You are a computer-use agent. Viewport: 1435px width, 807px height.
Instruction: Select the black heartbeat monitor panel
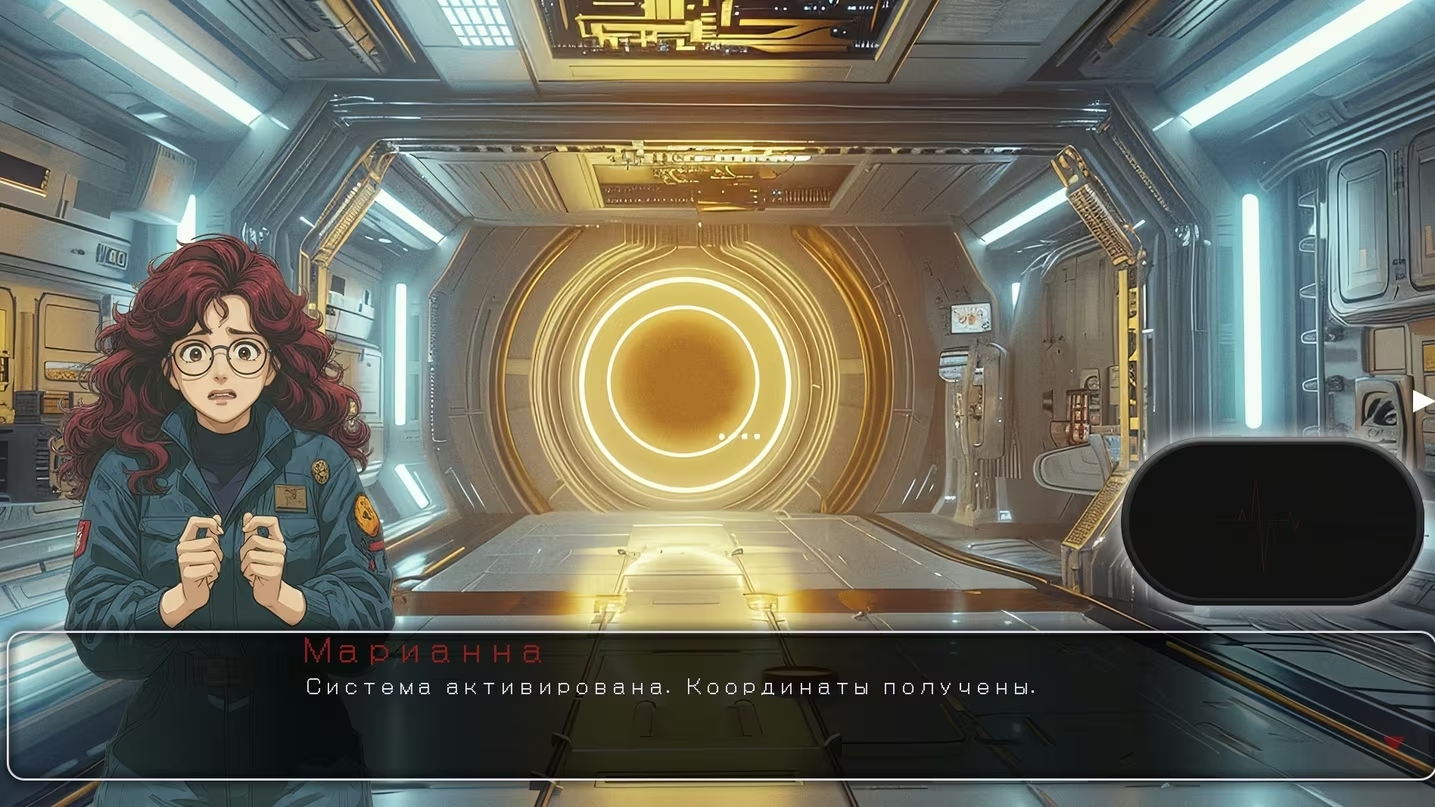pos(1271,521)
